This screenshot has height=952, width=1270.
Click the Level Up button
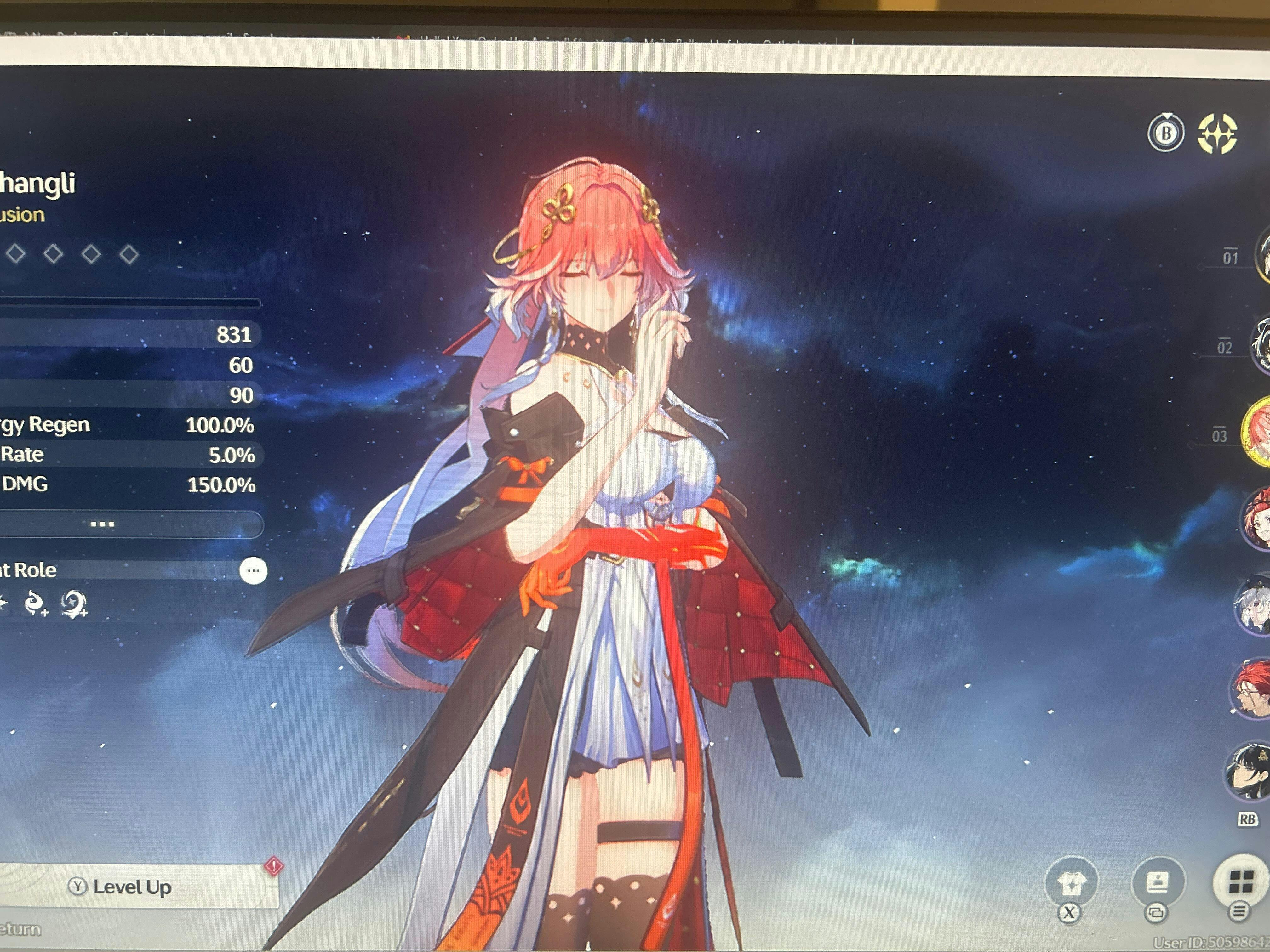pyautogui.click(x=132, y=887)
